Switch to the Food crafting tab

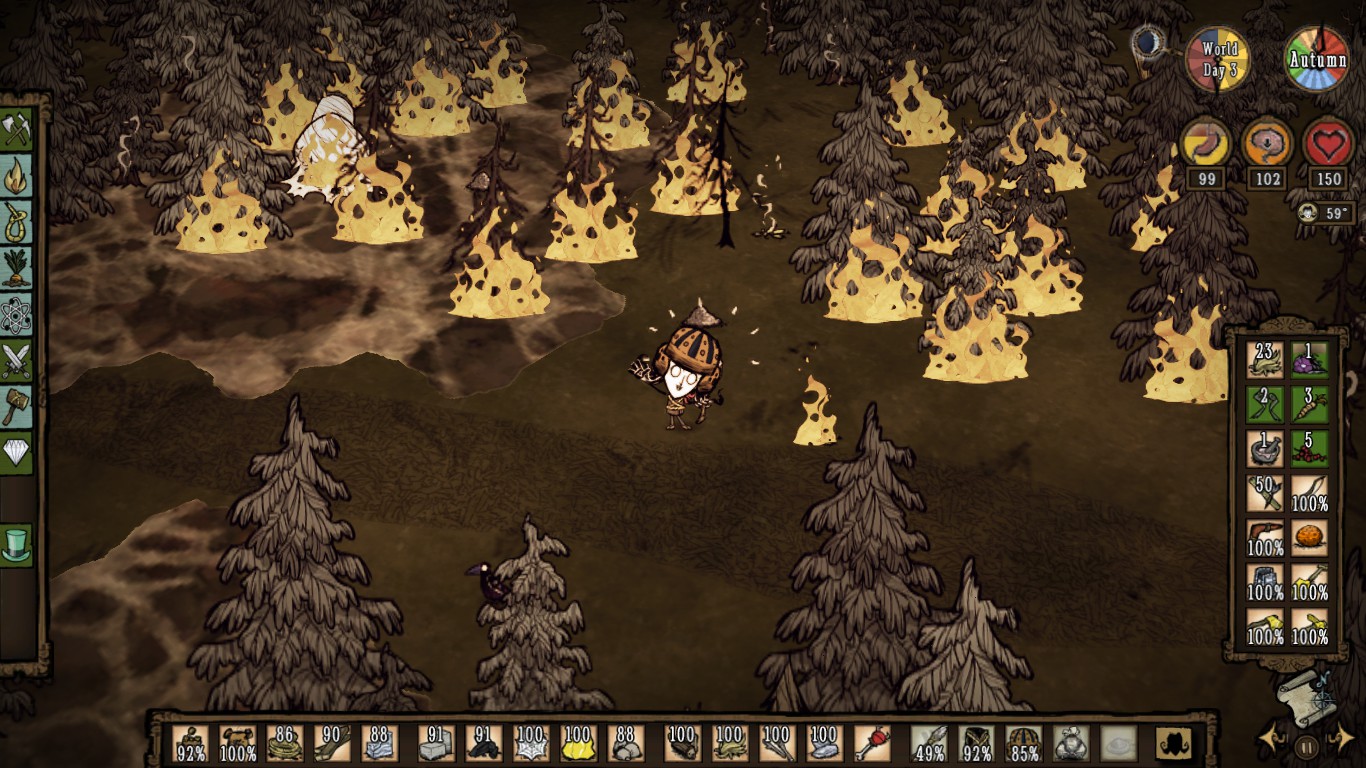17,268
